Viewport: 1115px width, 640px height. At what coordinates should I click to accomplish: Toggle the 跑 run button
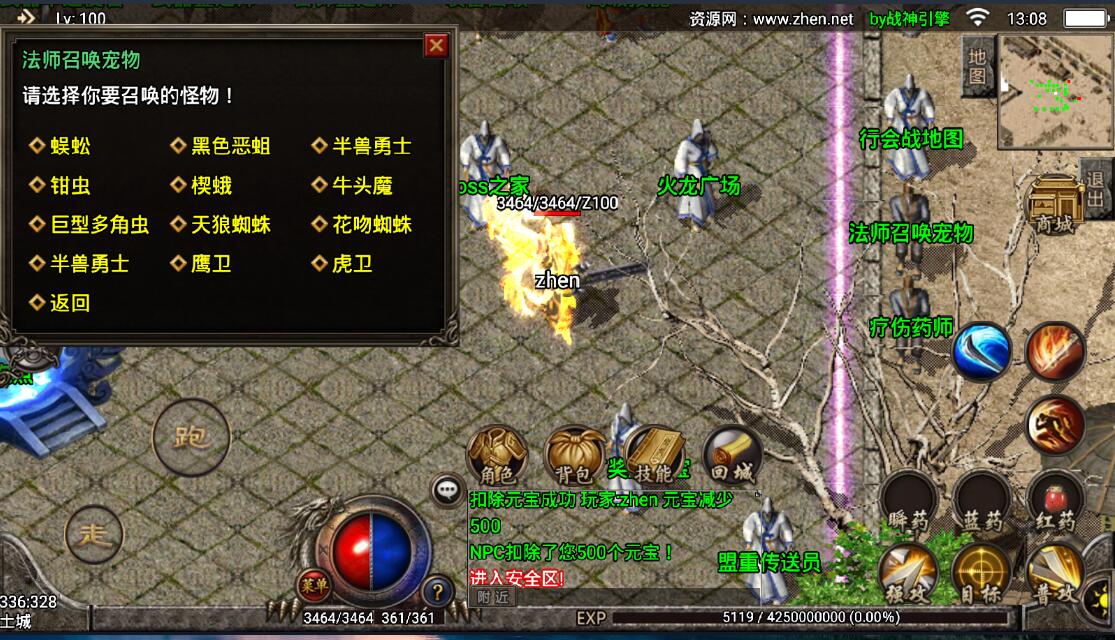point(190,436)
